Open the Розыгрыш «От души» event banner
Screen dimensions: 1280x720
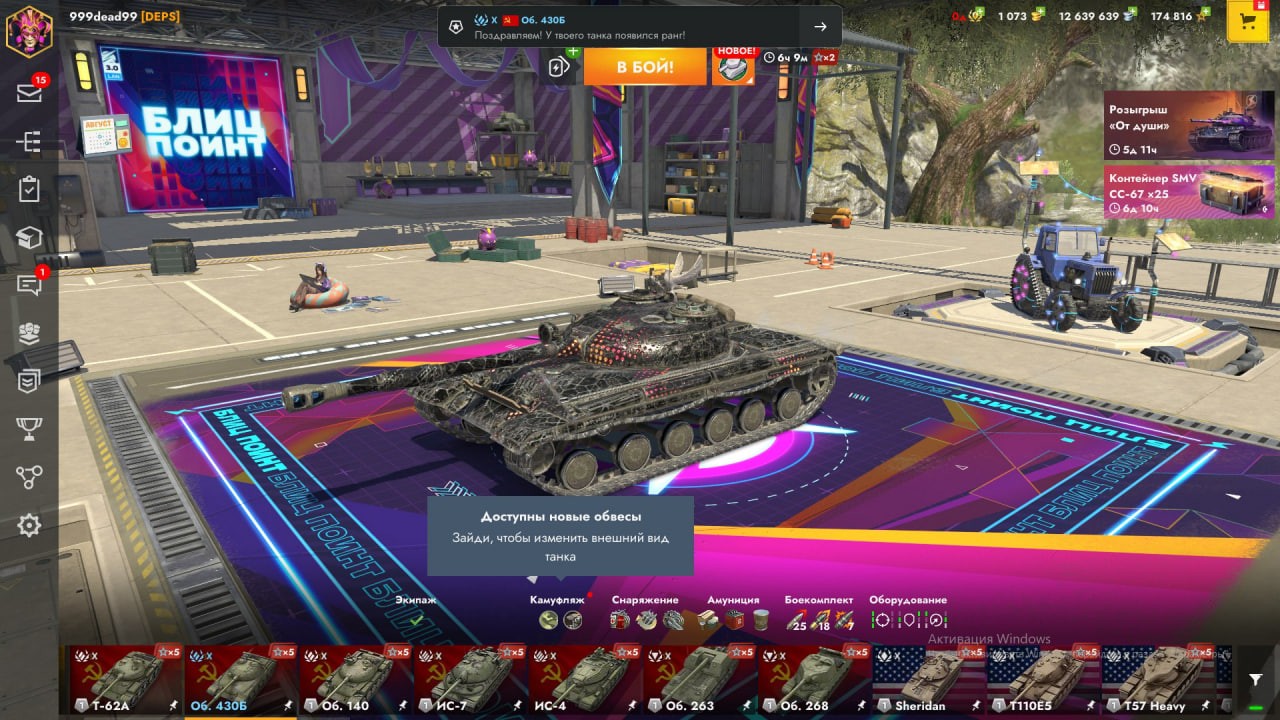click(1188, 125)
